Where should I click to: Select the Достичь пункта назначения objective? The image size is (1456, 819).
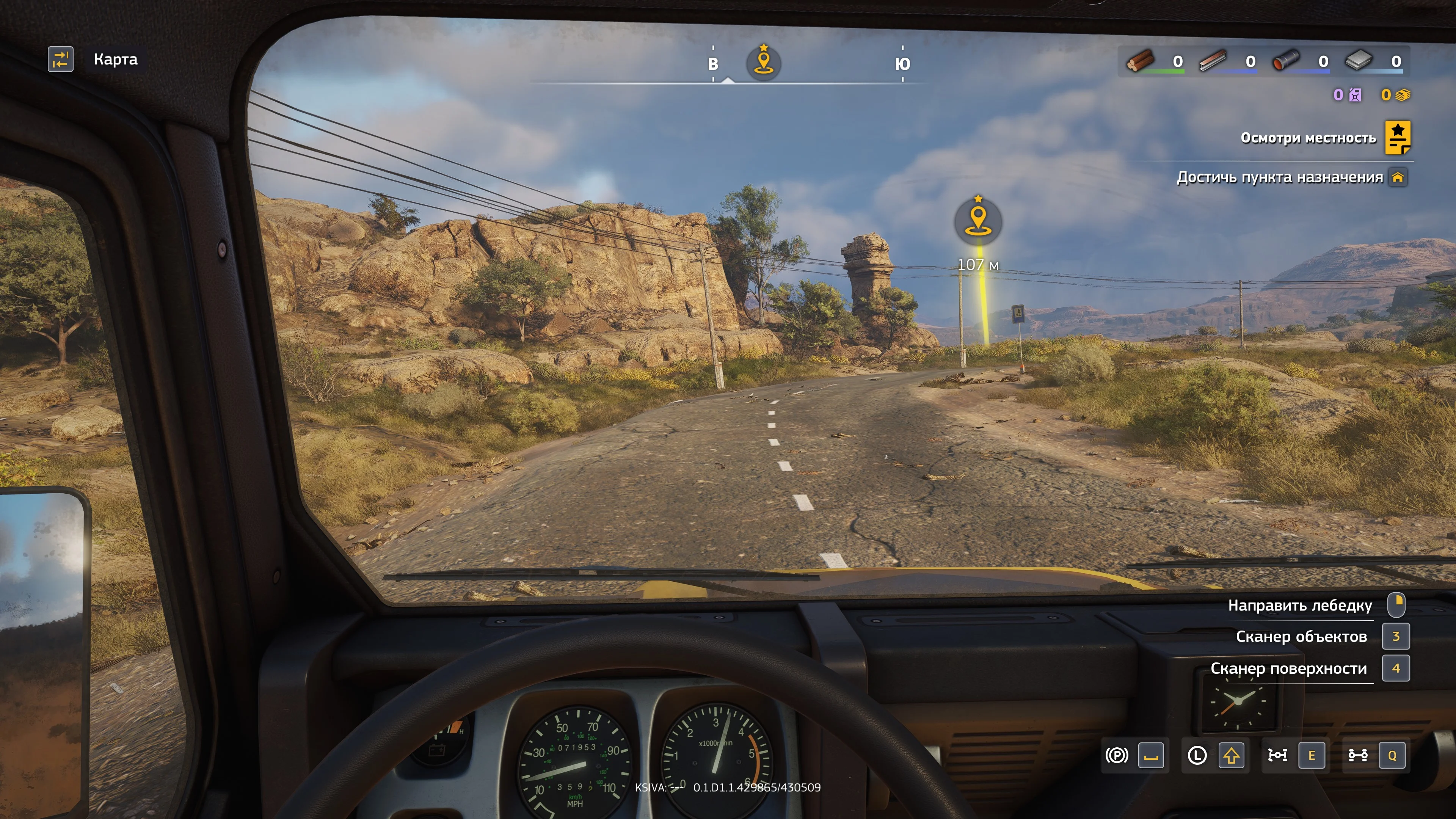point(1280,177)
